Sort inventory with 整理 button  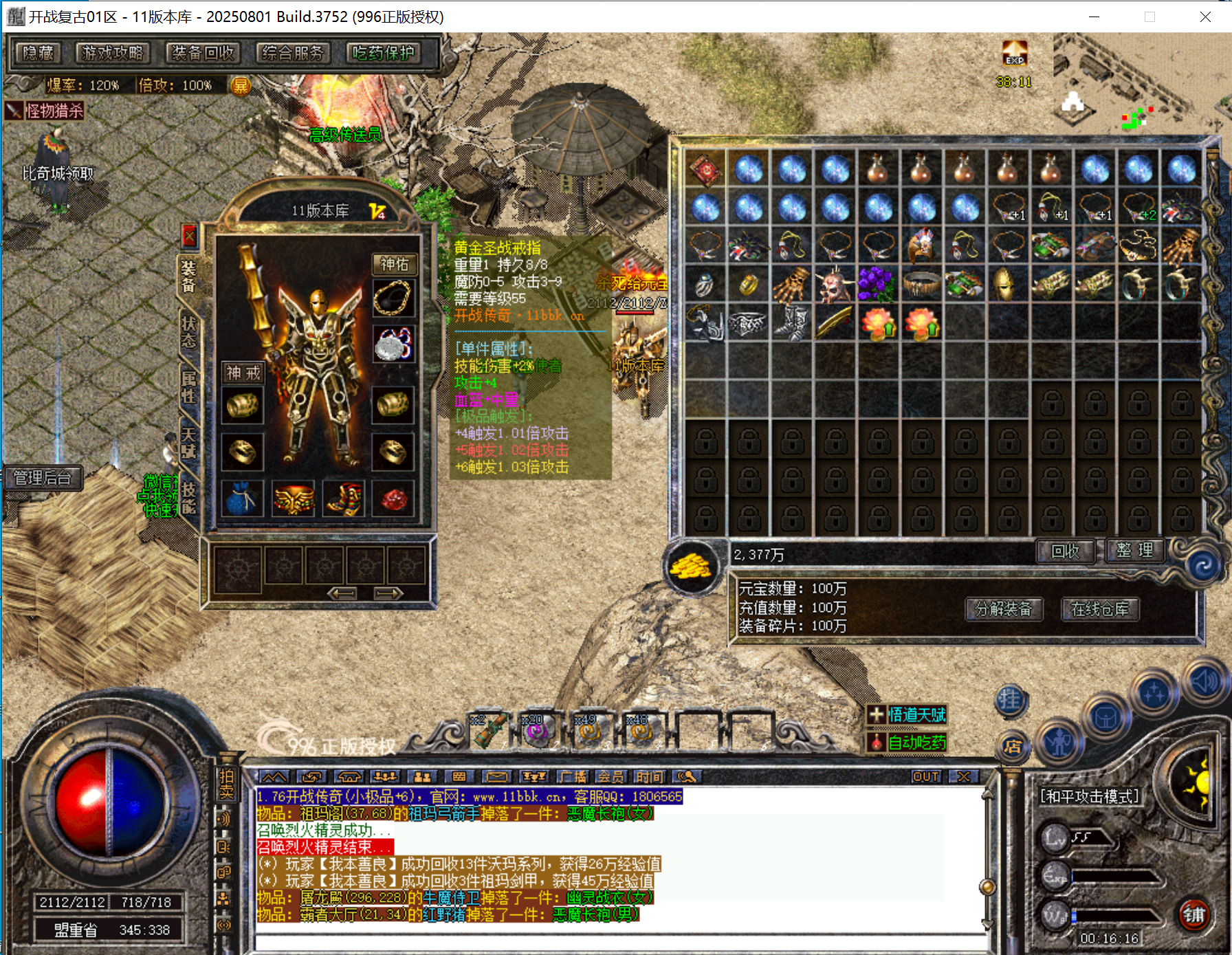point(1135,551)
